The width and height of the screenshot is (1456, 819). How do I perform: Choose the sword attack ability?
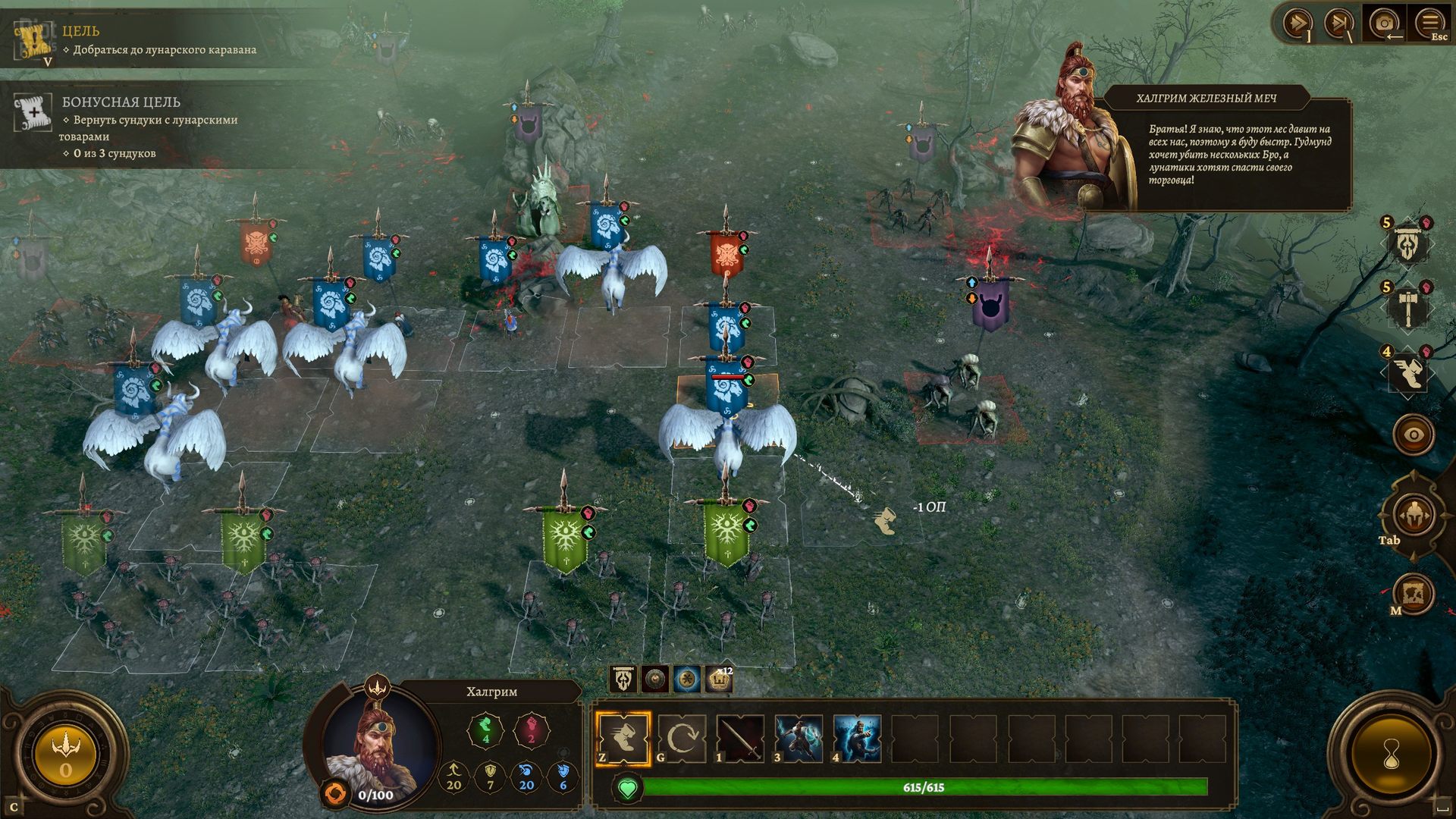tap(740, 738)
